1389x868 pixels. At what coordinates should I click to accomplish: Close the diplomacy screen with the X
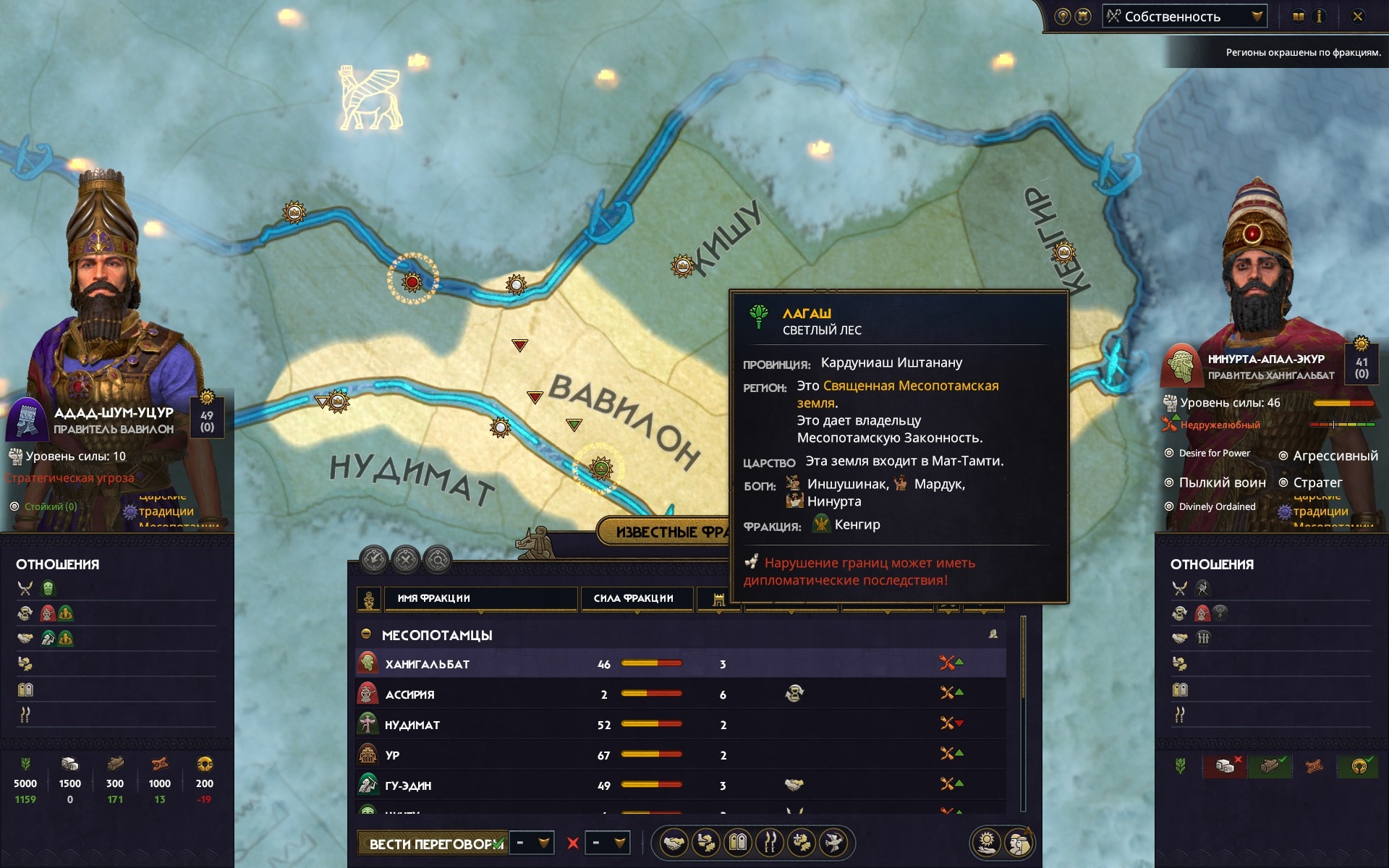click(x=1358, y=17)
